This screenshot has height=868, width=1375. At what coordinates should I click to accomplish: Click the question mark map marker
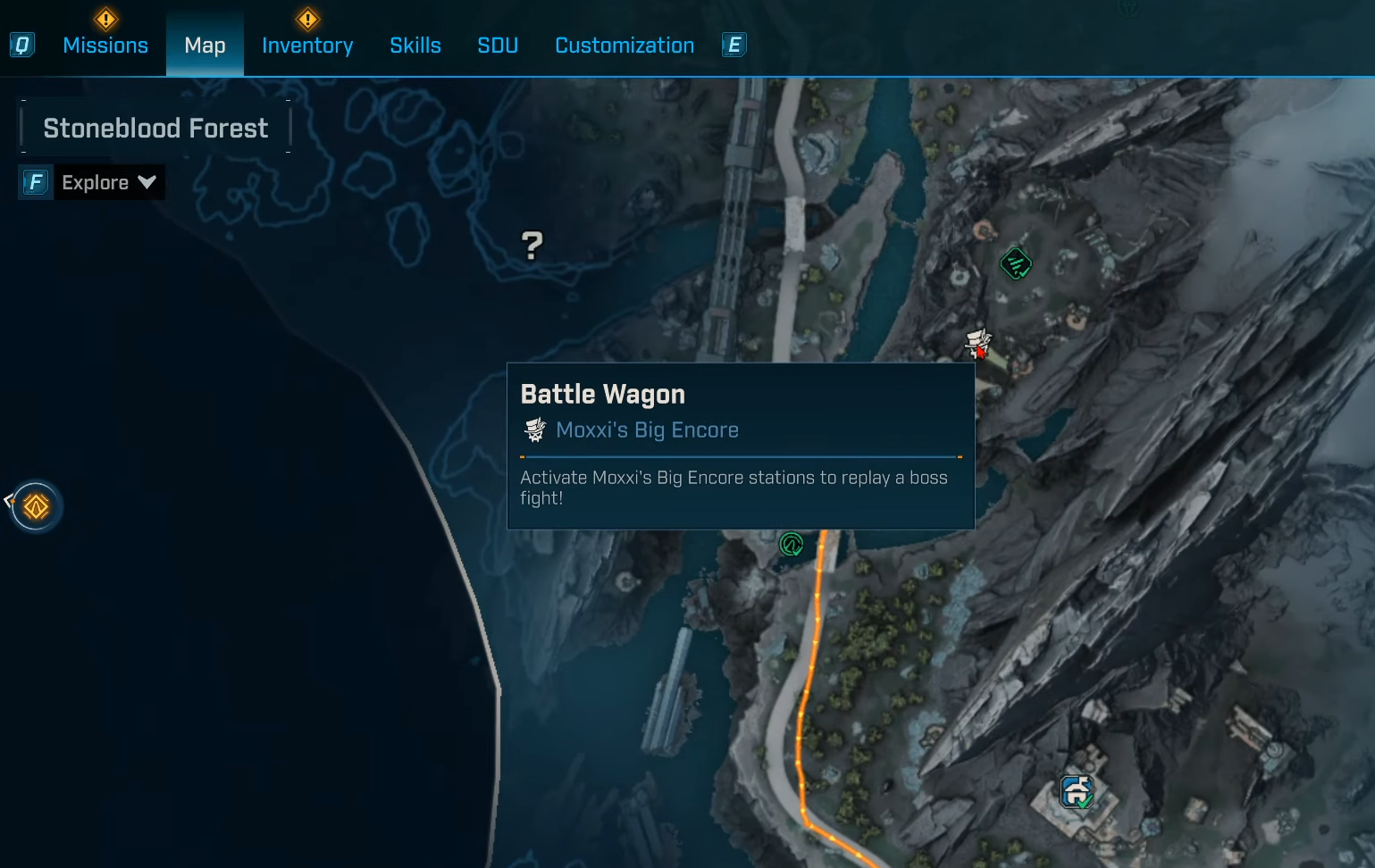point(532,245)
